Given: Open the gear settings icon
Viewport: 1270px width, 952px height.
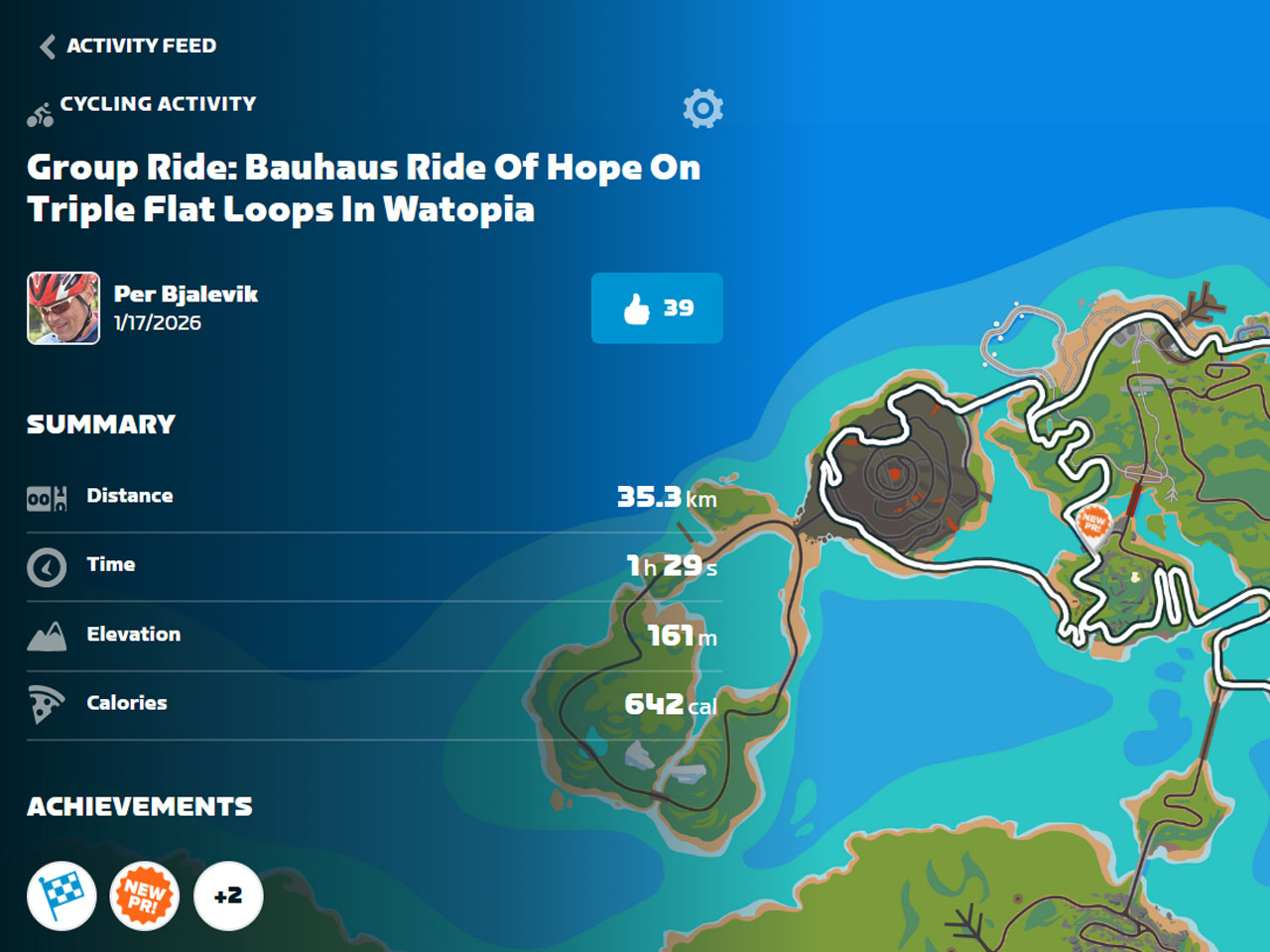Looking at the screenshot, I should click(702, 108).
